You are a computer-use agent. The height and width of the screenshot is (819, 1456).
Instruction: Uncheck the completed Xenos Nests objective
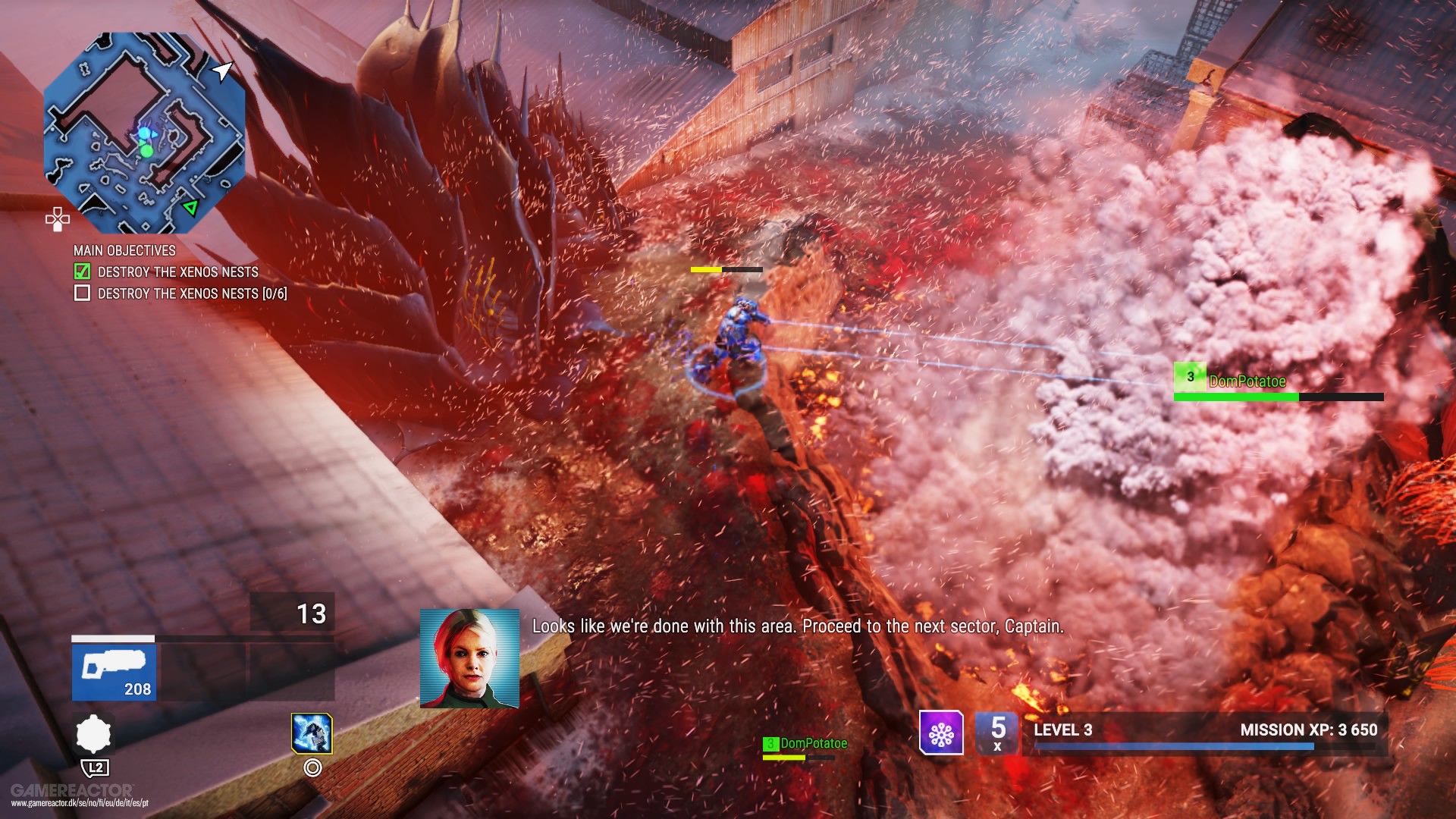point(81,271)
